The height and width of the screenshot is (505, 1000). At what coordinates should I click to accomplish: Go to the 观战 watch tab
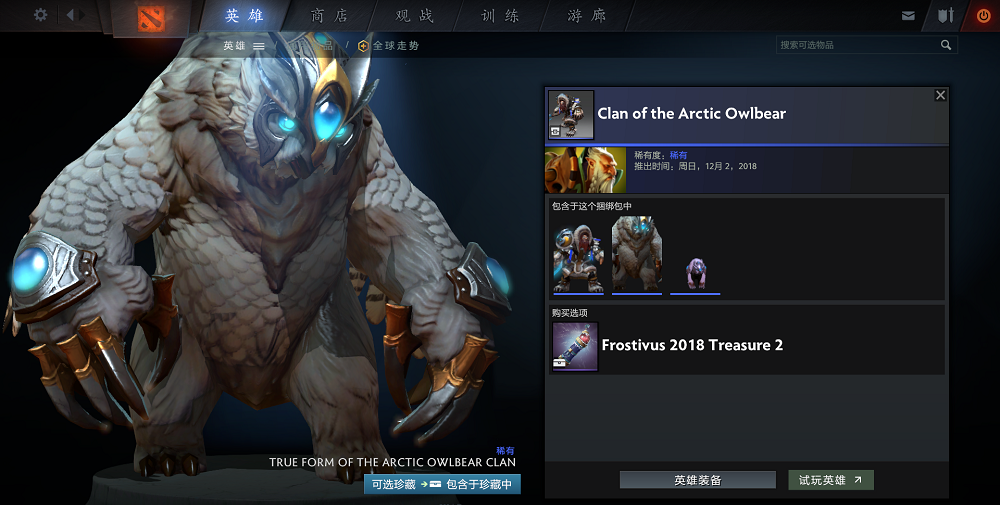pos(415,16)
